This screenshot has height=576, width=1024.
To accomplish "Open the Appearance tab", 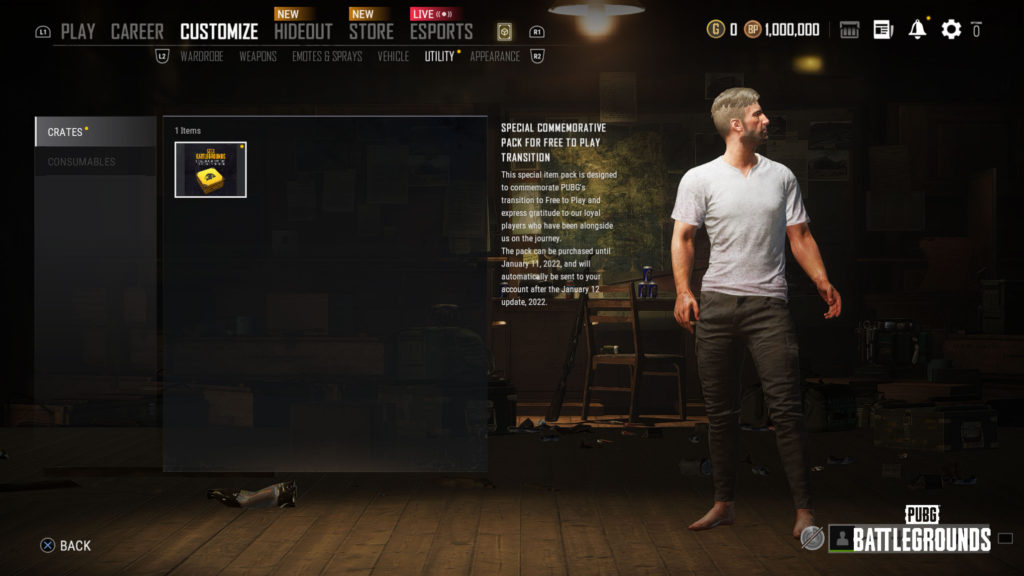I will [495, 56].
